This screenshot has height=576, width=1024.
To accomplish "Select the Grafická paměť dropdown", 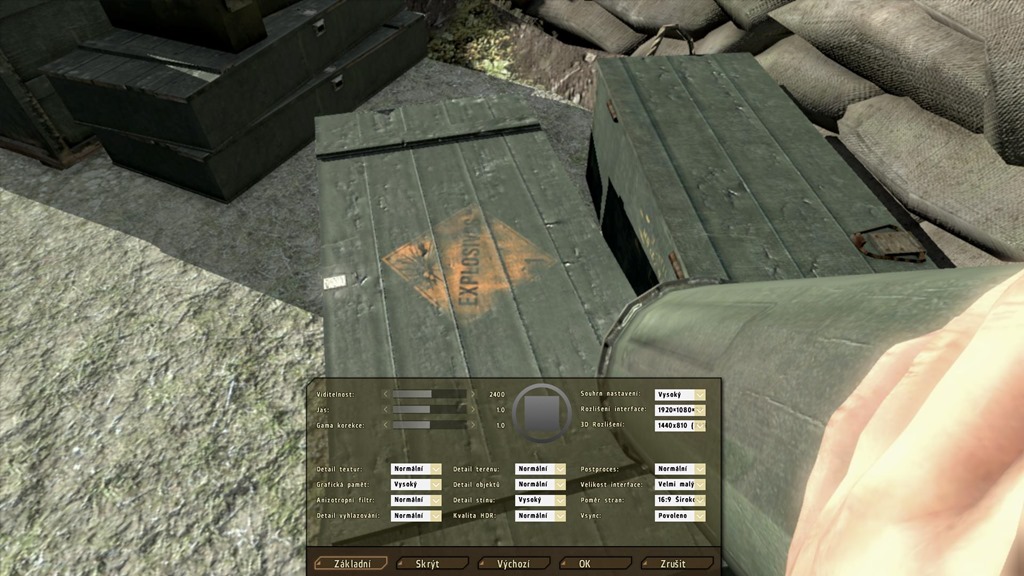I will pos(416,484).
